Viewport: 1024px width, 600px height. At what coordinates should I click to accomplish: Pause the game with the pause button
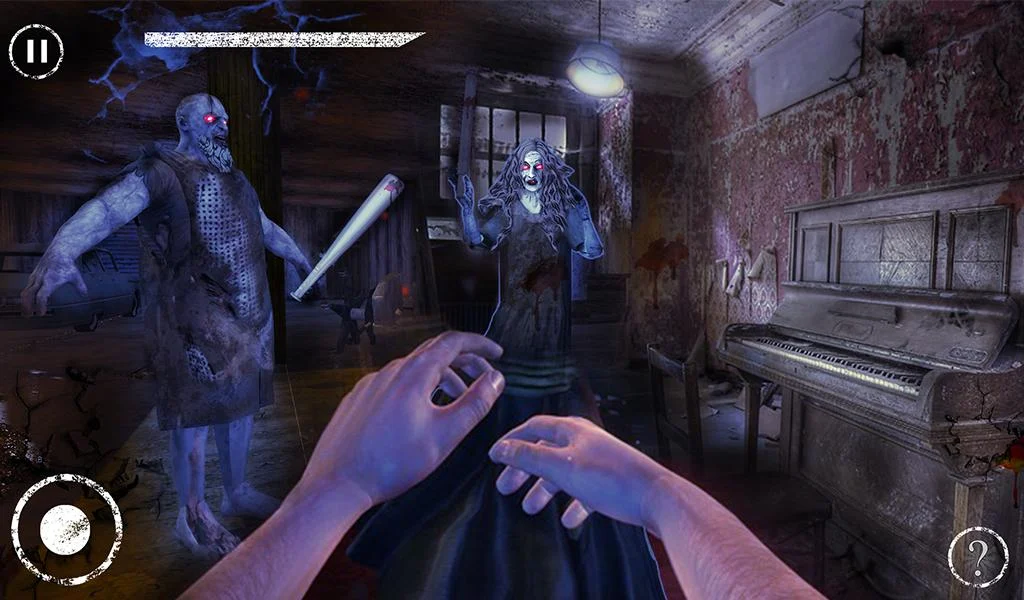[x=36, y=51]
